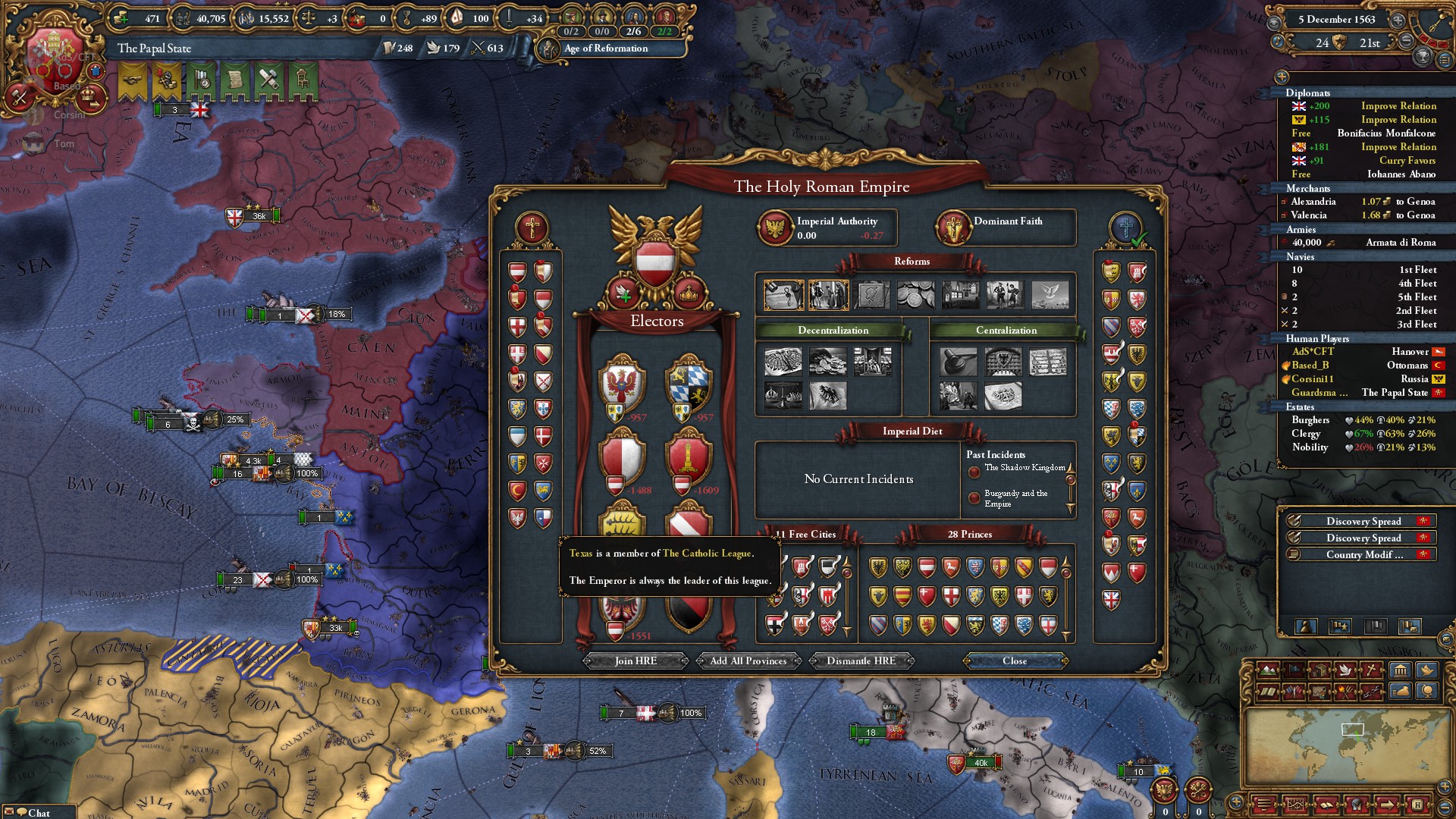
Task: Click the green checkmark beside the league shield
Action: (1140, 240)
